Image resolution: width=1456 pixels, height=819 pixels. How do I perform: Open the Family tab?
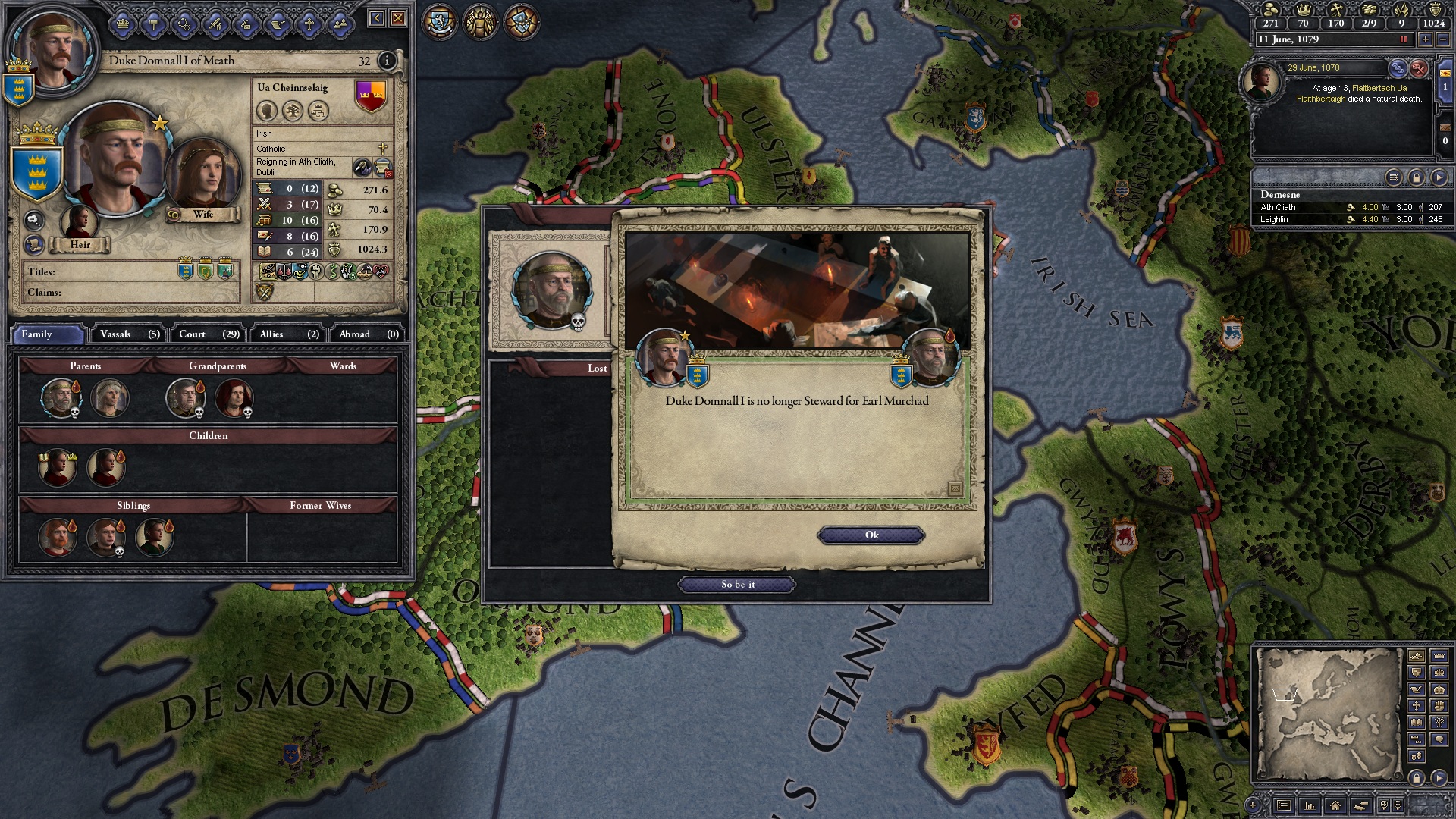click(x=47, y=334)
